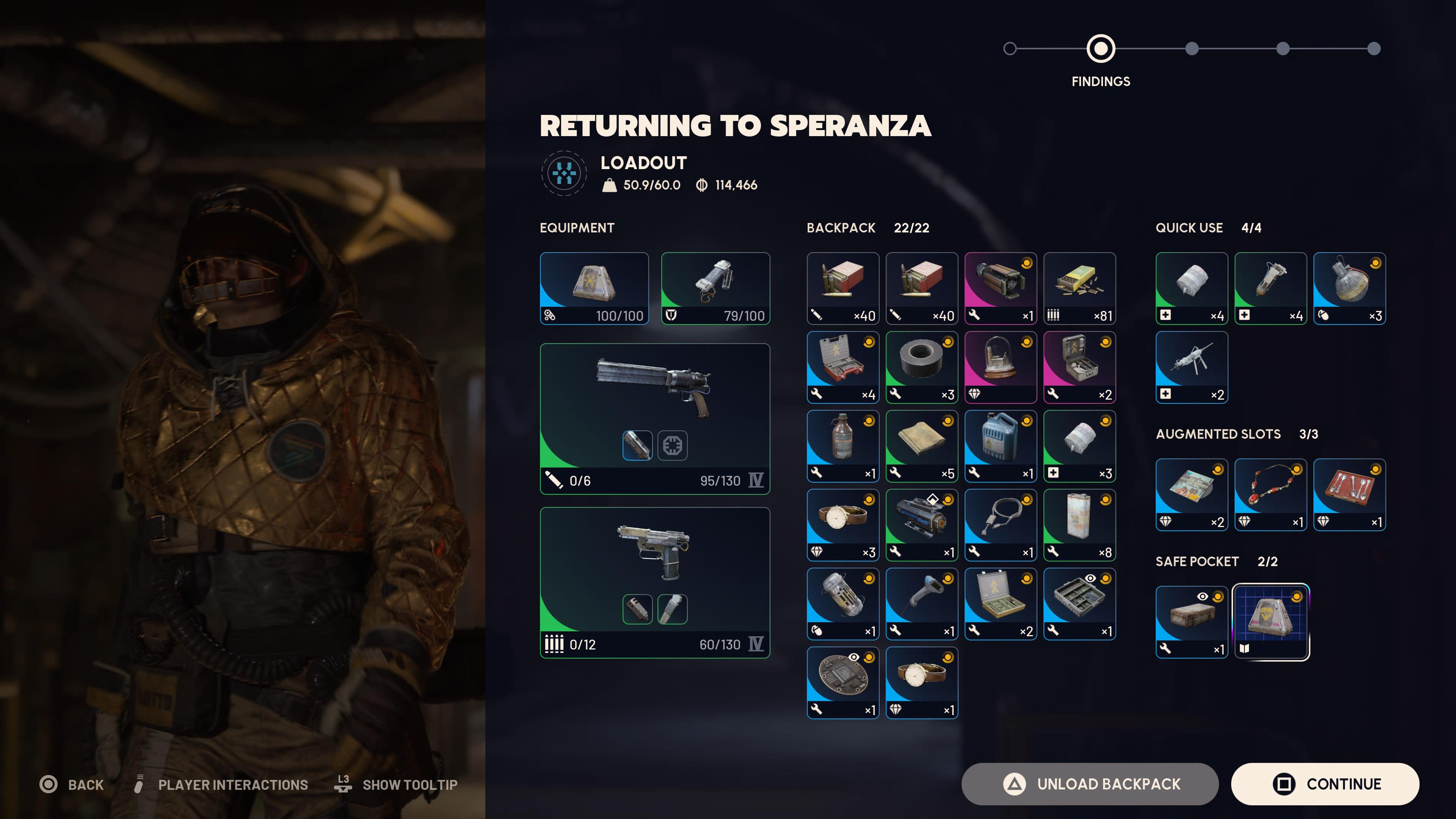Select the x81 light ammo stack

(1079, 288)
